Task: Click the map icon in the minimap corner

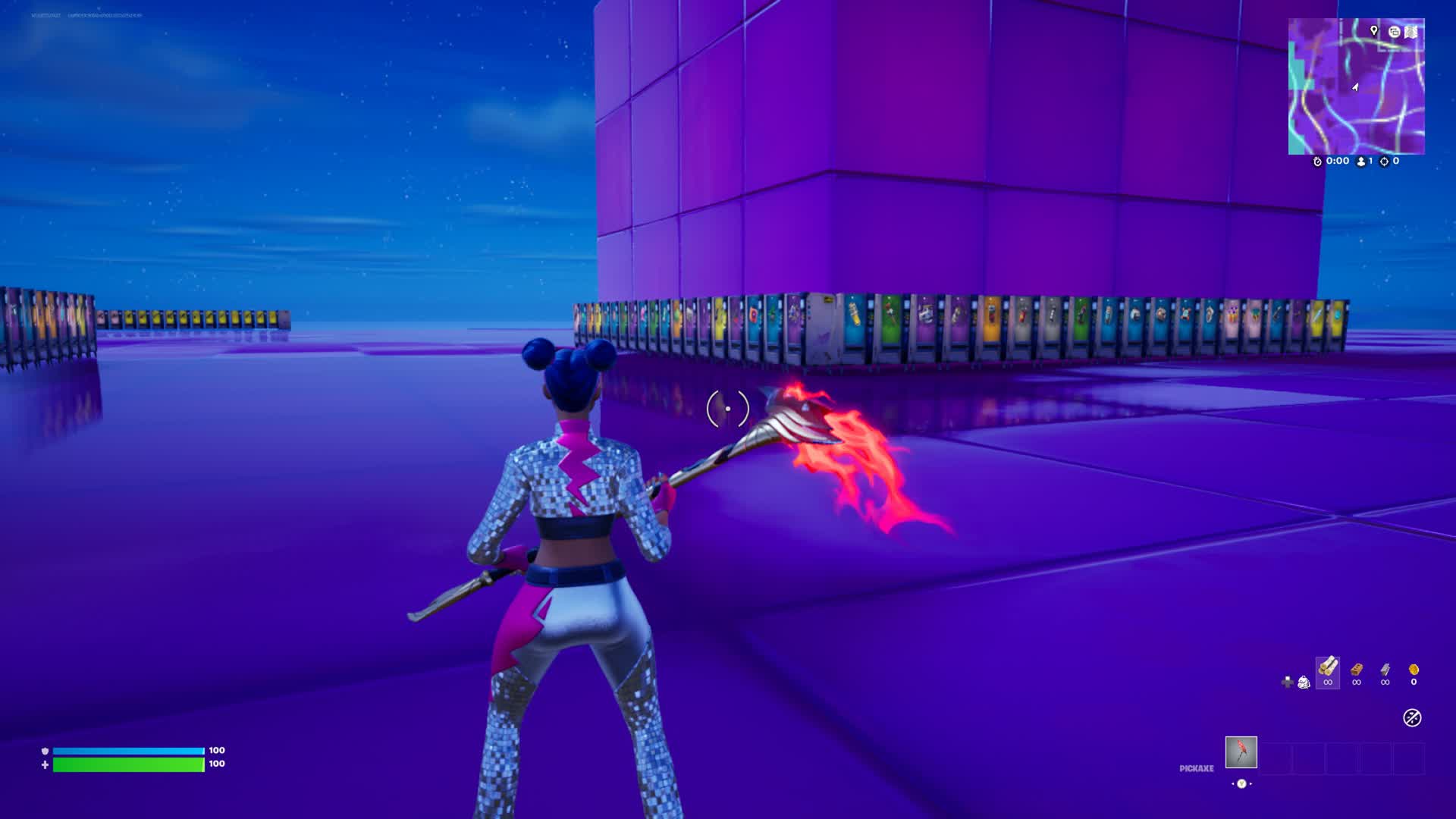Action: click(x=1410, y=32)
